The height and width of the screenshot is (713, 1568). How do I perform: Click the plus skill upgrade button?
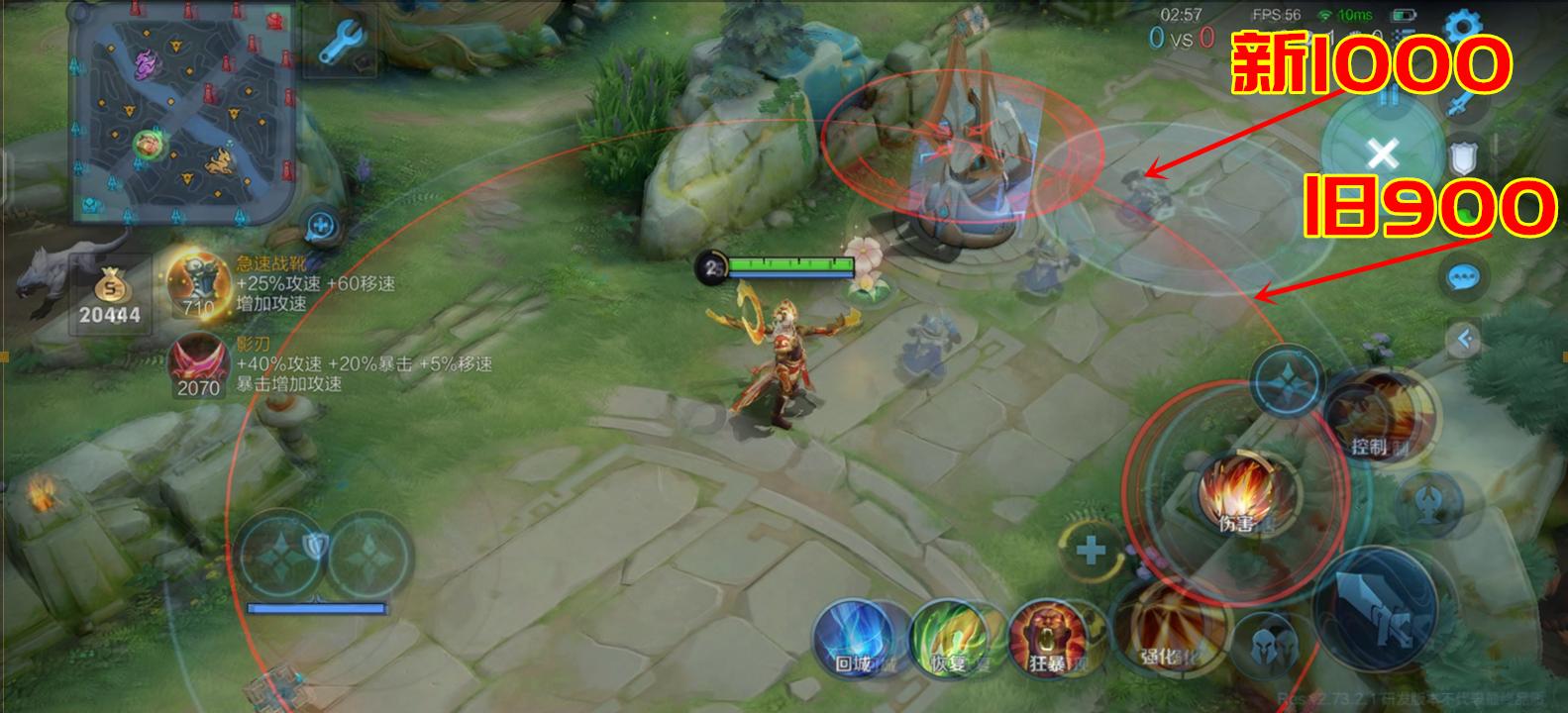(x=1091, y=551)
